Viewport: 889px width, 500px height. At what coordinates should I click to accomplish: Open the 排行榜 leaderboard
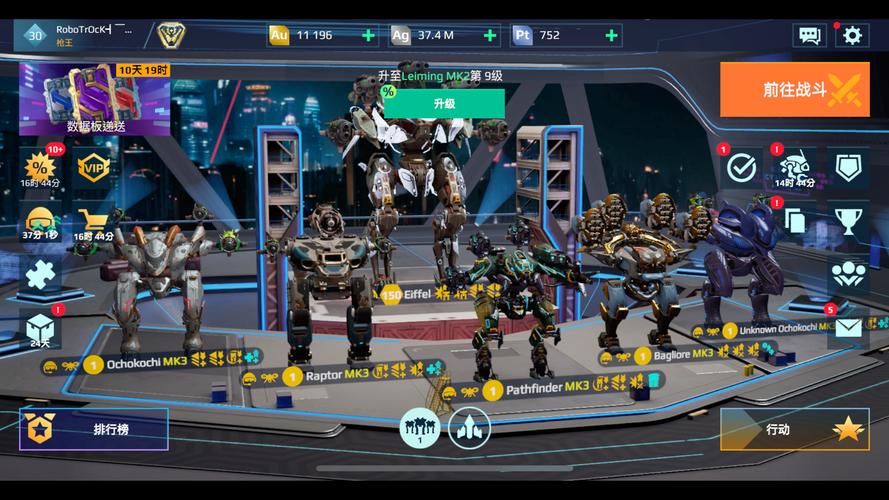click(94, 429)
